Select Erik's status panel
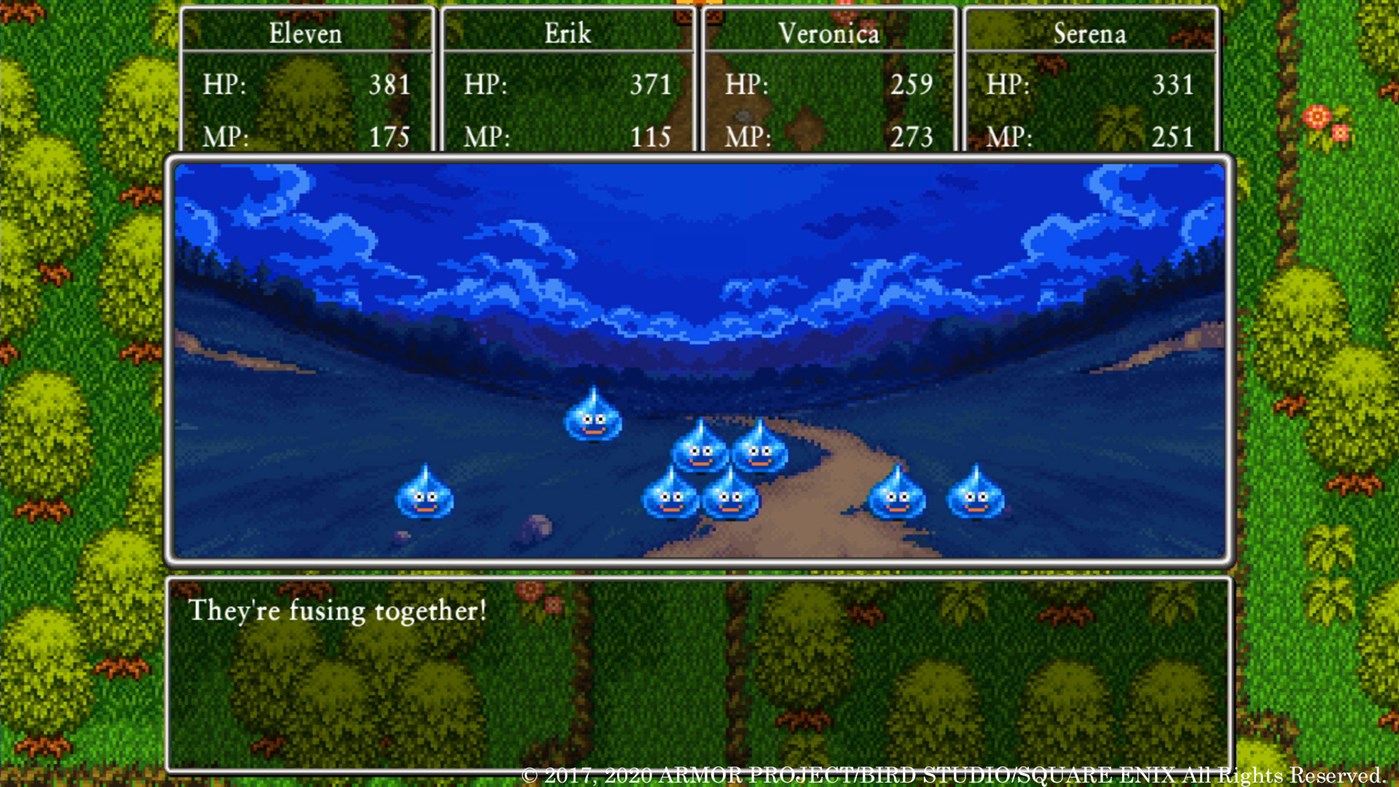1399x787 pixels. [567, 80]
